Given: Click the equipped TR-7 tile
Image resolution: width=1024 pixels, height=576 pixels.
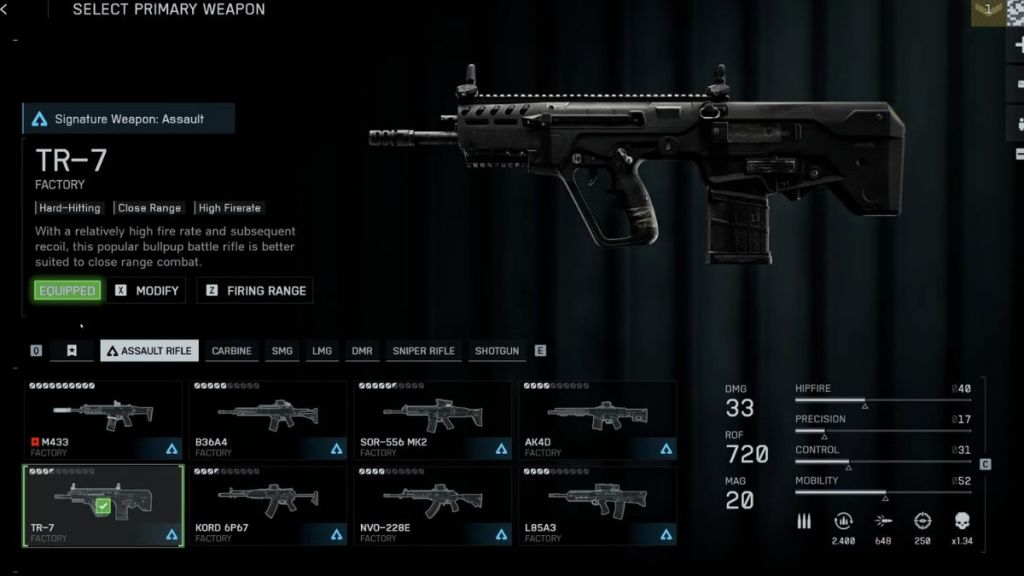Looking at the screenshot, I should point(103,506).
